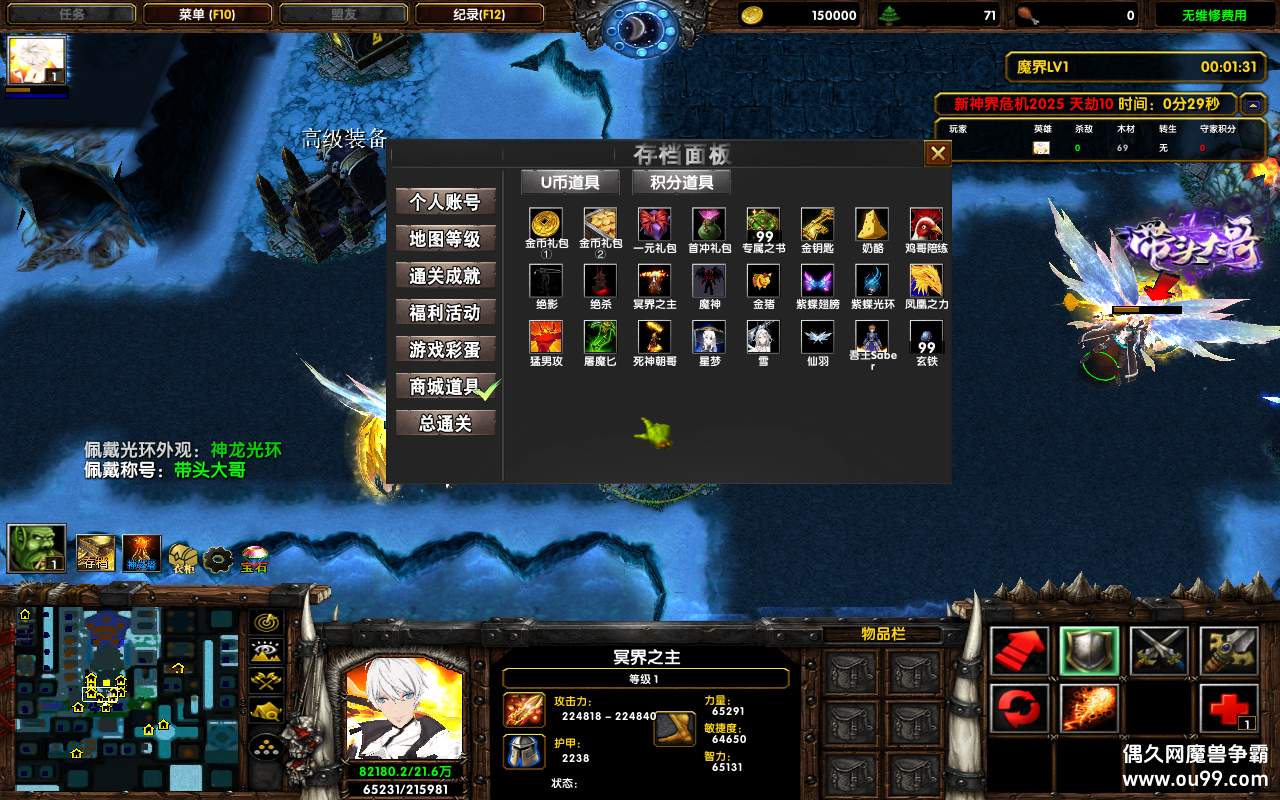Pick the 金钥匙 golden key item

[x=817, y=224]
